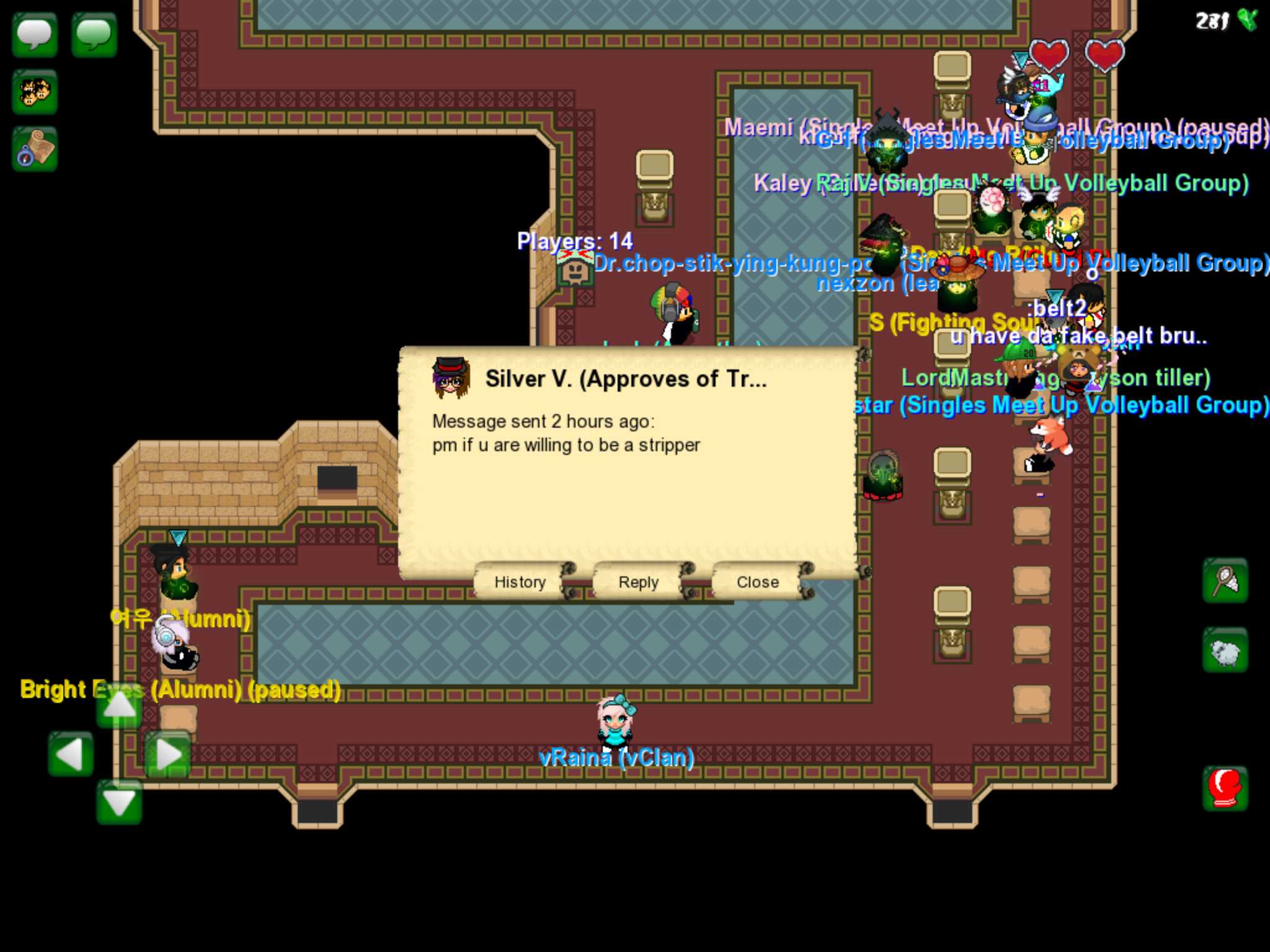Open the map scroll icon
The width and height of the screenshot is (1270, 952).
[35, 149]
